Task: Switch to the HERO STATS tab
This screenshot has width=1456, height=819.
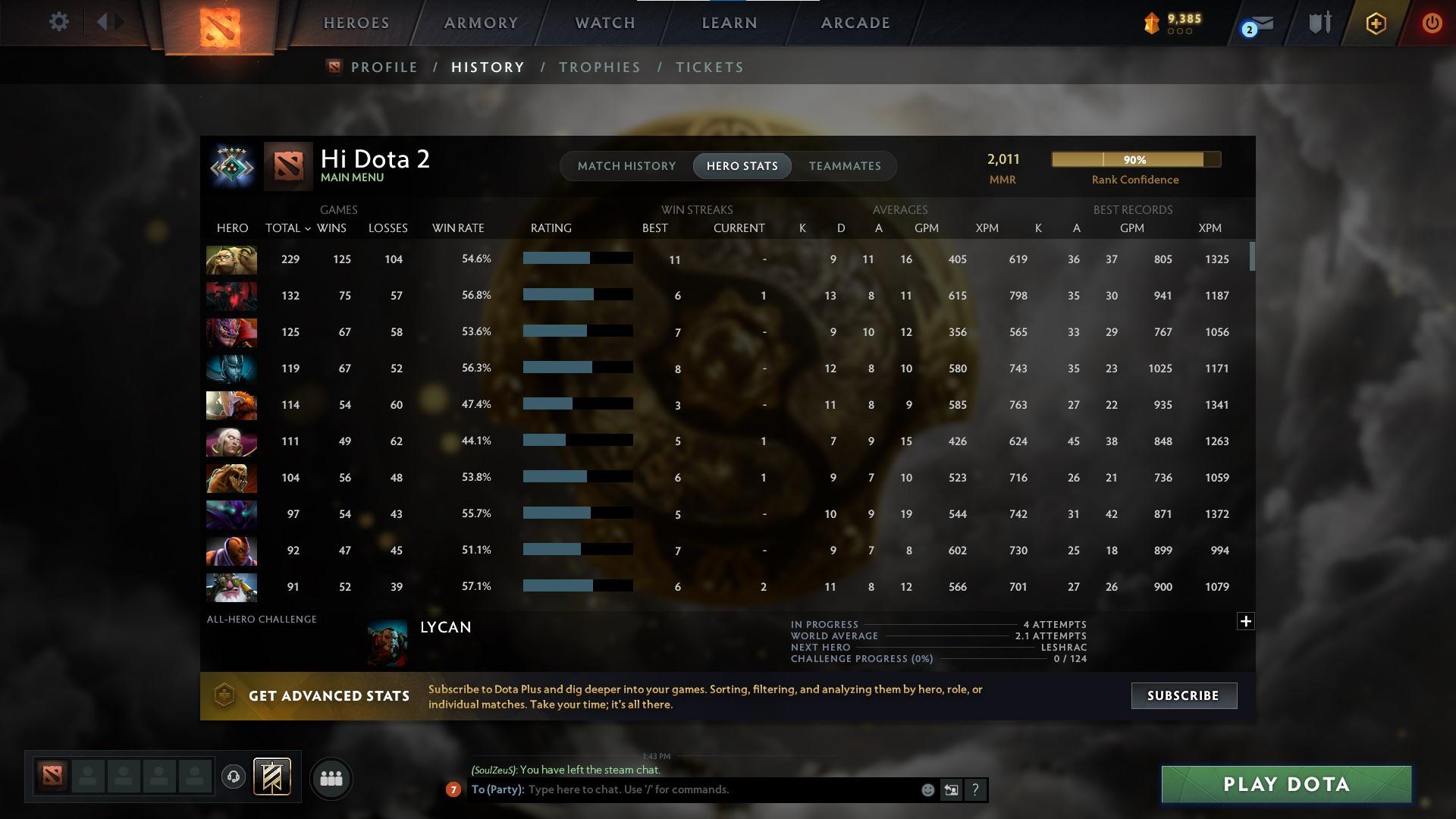Action: point(742,166)
